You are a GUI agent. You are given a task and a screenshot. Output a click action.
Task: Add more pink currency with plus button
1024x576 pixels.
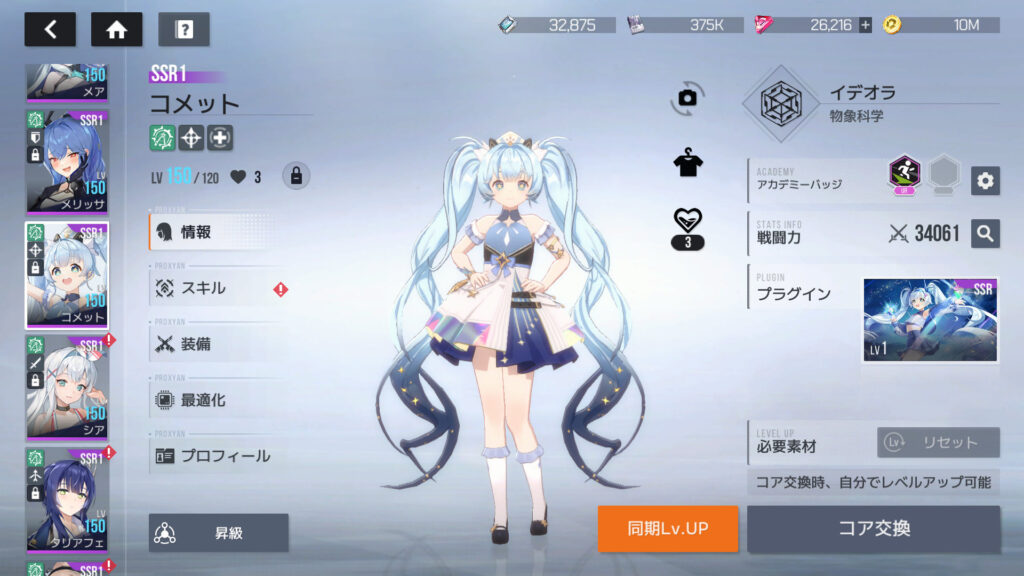(865, 25)
